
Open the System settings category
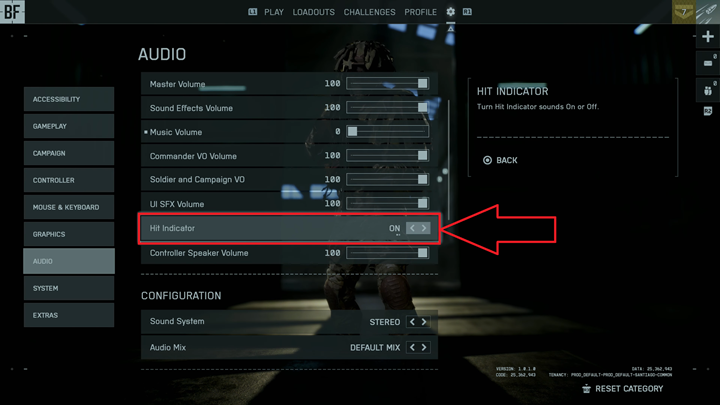(x=68, y=288)
